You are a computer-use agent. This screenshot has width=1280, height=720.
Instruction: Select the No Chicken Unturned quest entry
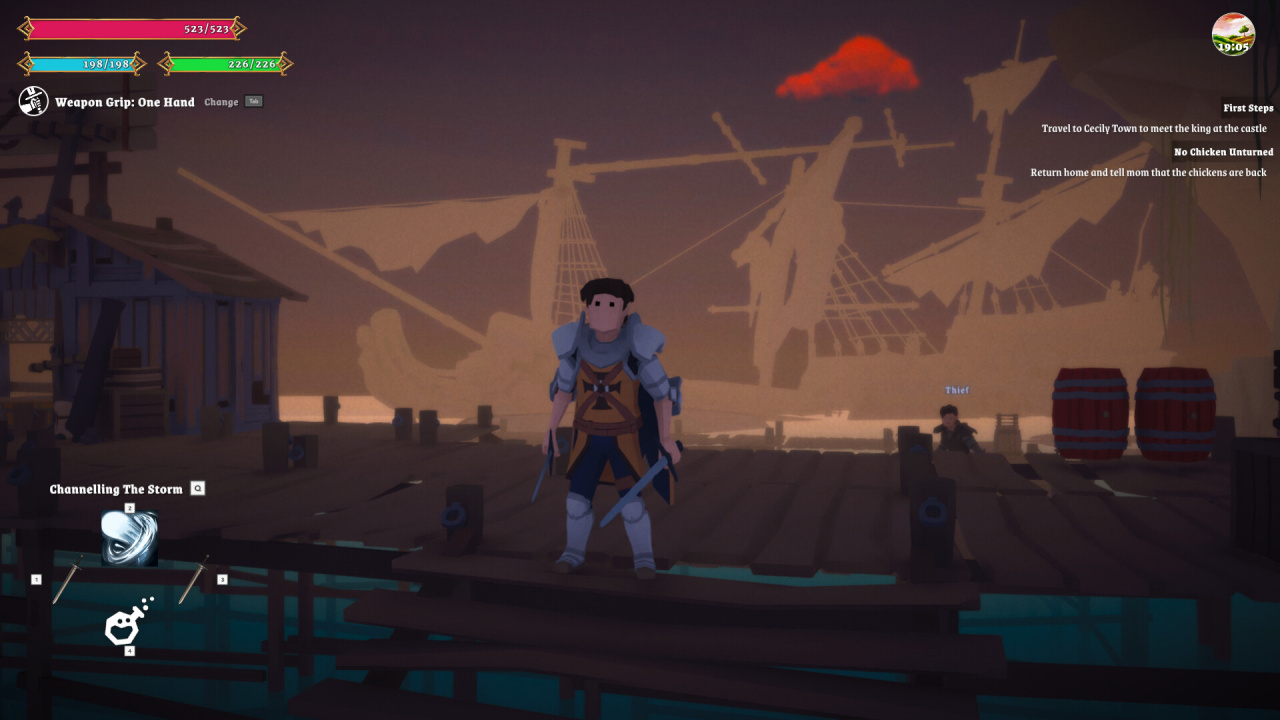click(x=1223, y=152)
